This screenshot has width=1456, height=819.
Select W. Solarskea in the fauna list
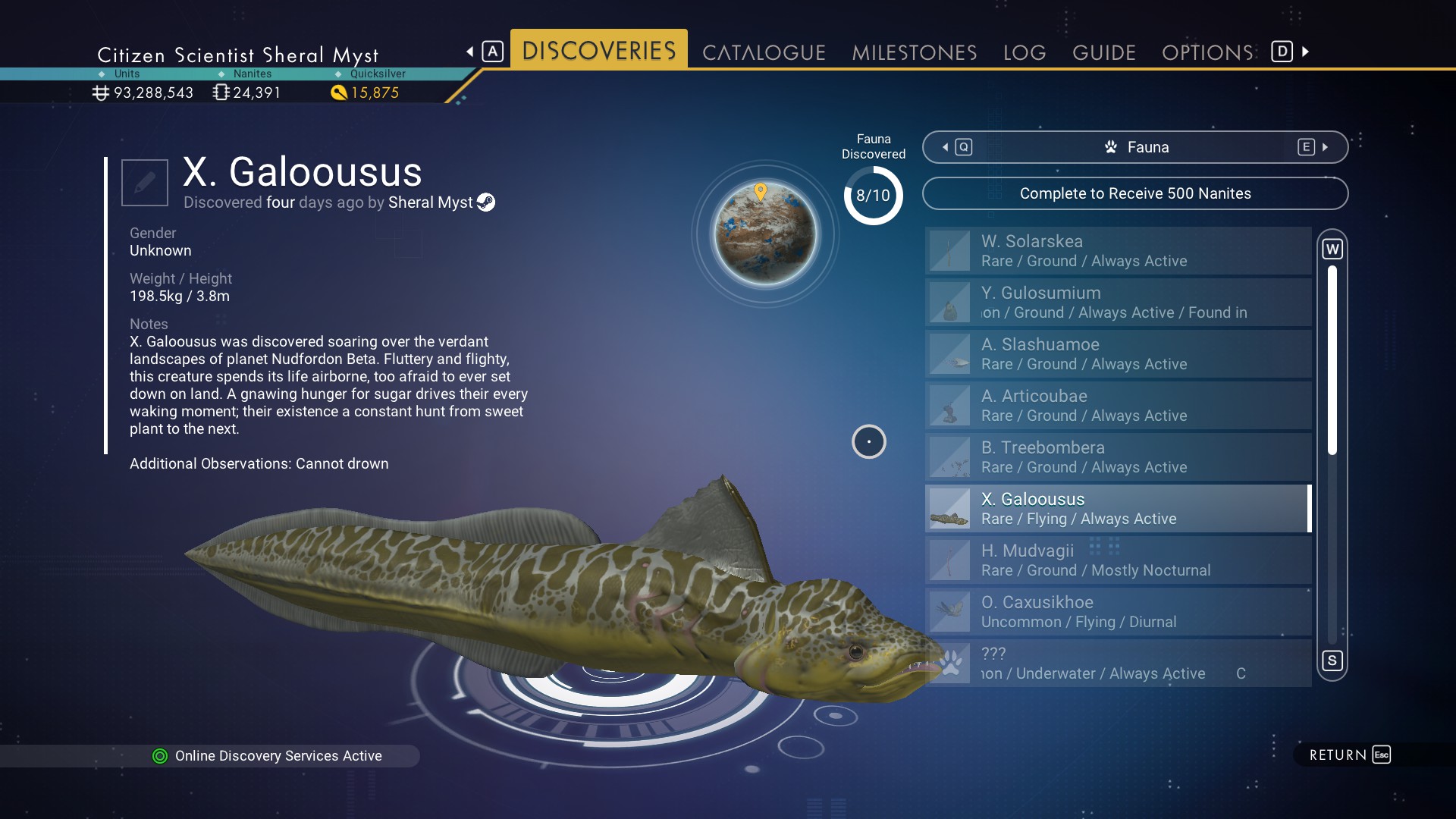point(1118,251)
